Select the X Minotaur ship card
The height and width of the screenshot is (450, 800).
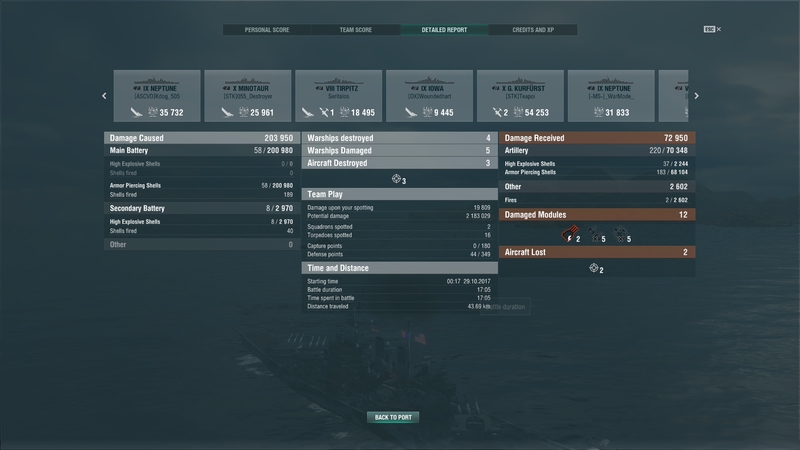[x=248, y=96]
